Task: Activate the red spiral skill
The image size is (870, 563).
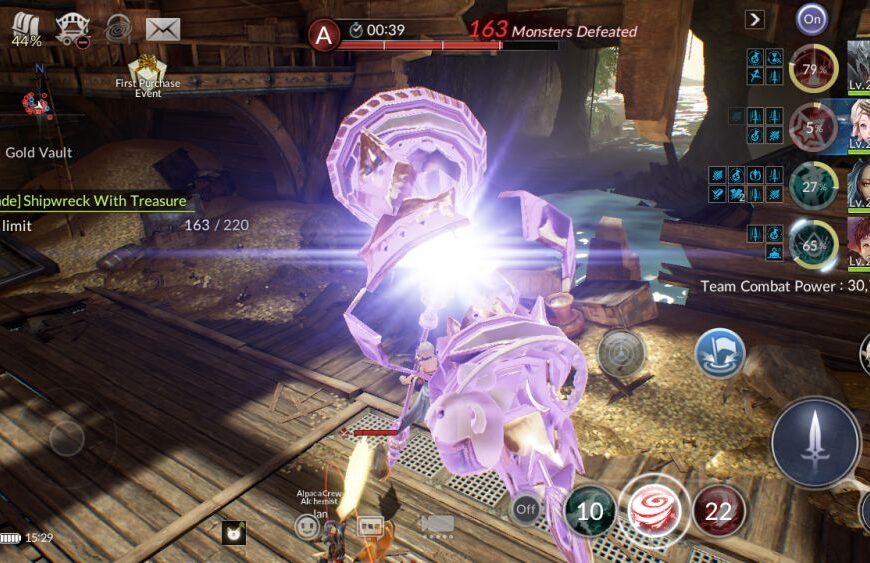Action: pyautogui.click(x=654, y=510)
